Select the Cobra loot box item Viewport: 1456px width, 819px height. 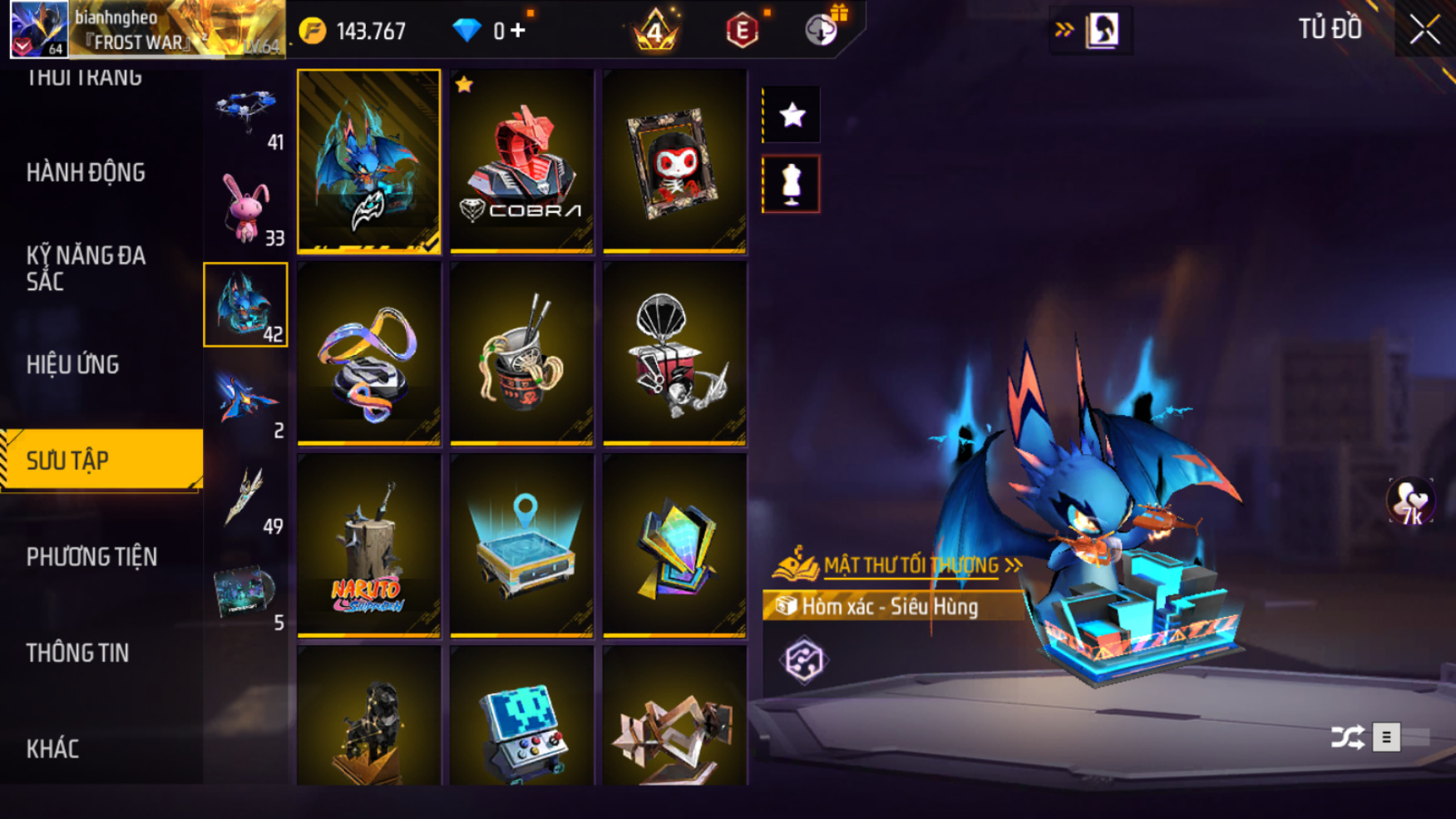(x=521, y=161)
